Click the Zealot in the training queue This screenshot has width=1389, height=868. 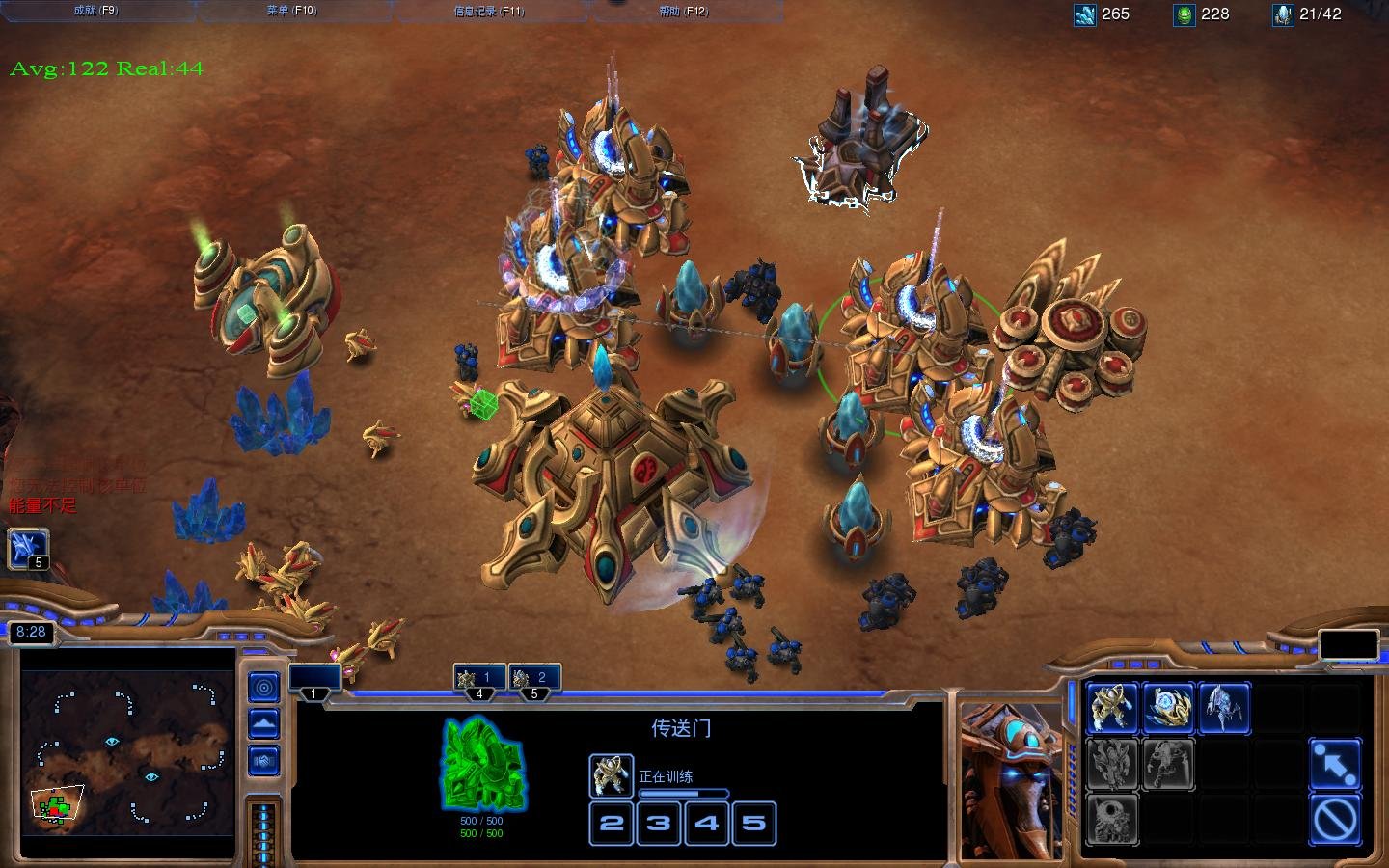point(611,775)
